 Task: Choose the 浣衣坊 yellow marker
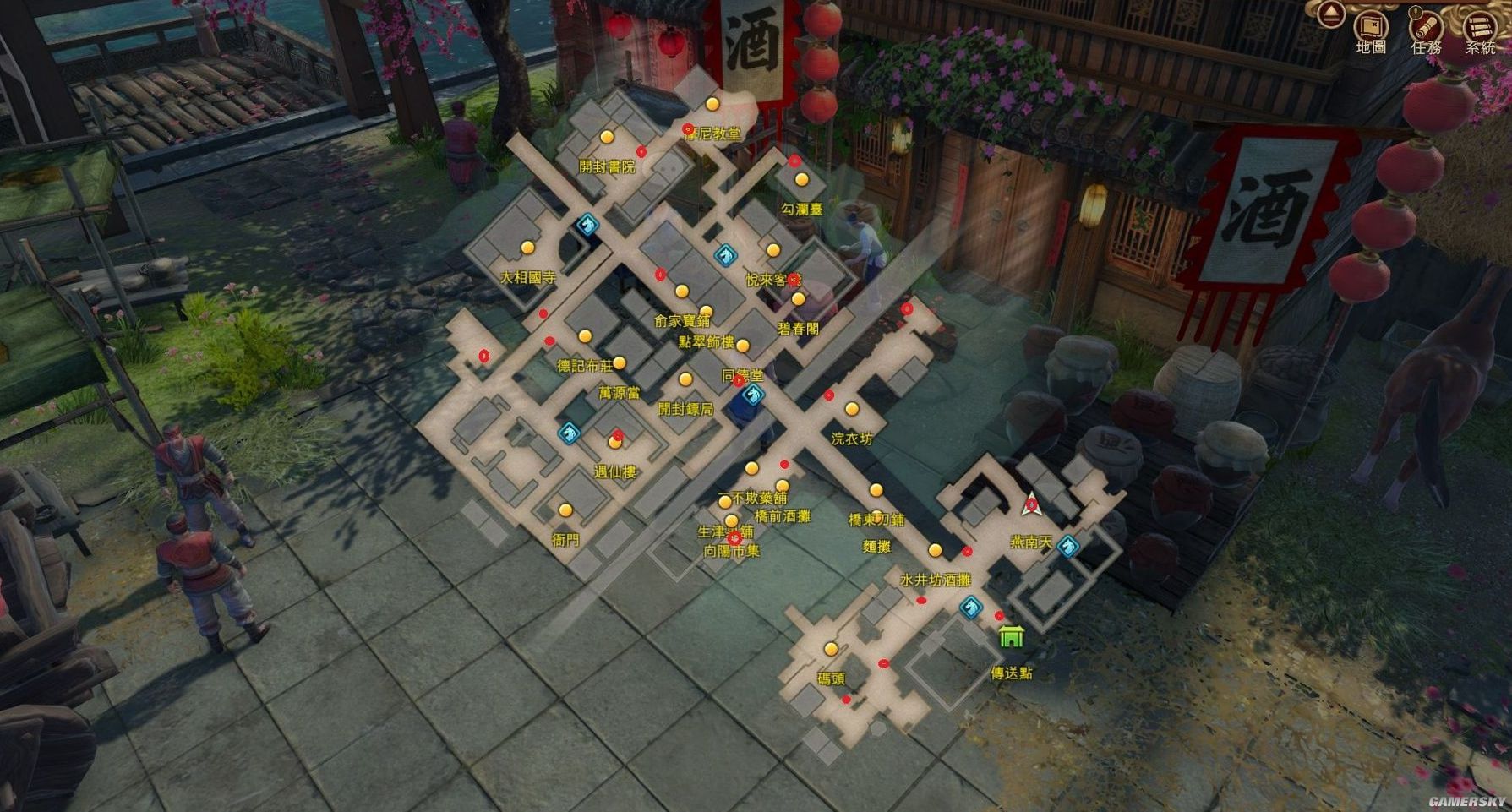[x=852, y=410]
